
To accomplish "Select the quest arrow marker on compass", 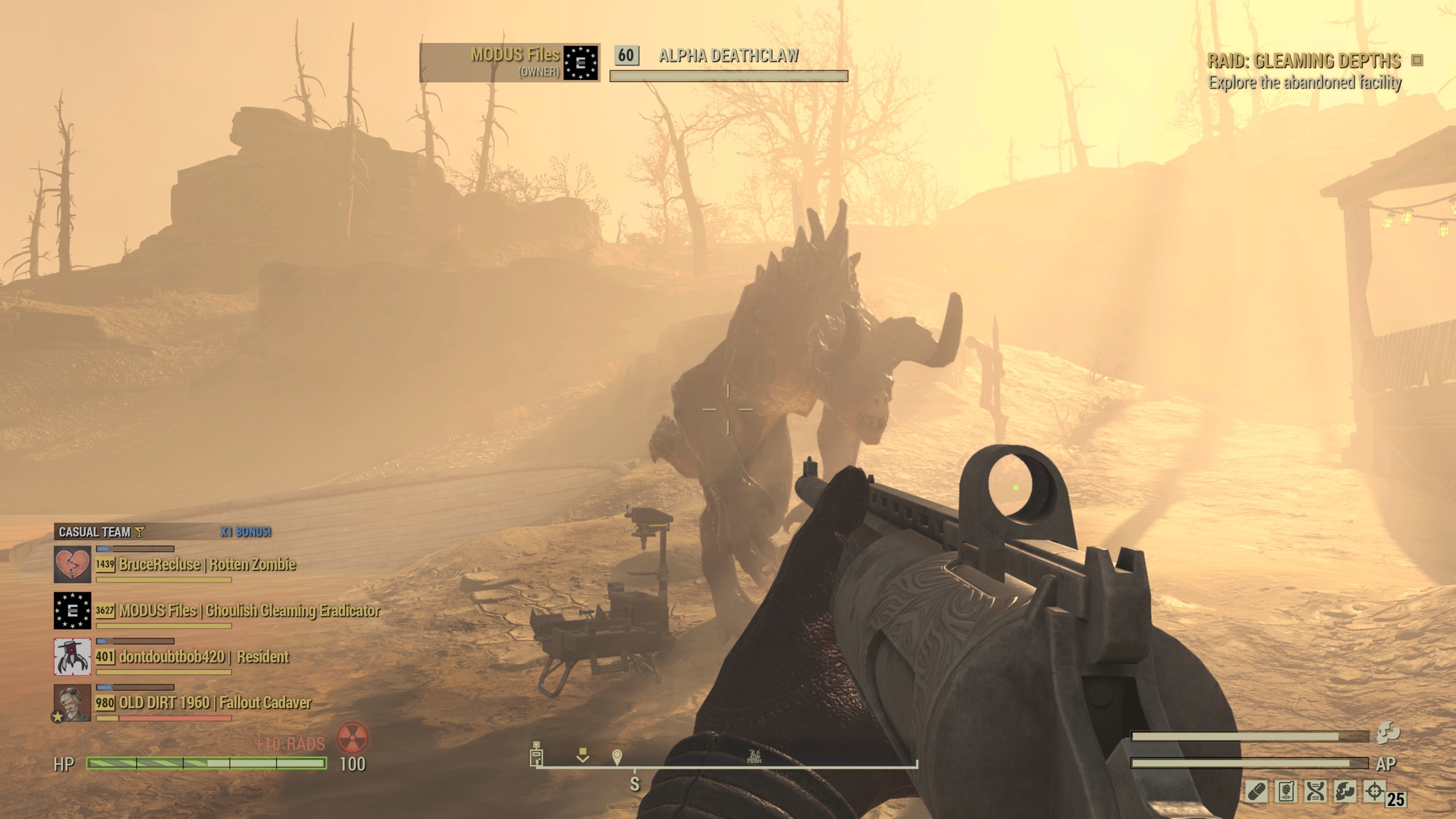I will (x=582, y=755).
